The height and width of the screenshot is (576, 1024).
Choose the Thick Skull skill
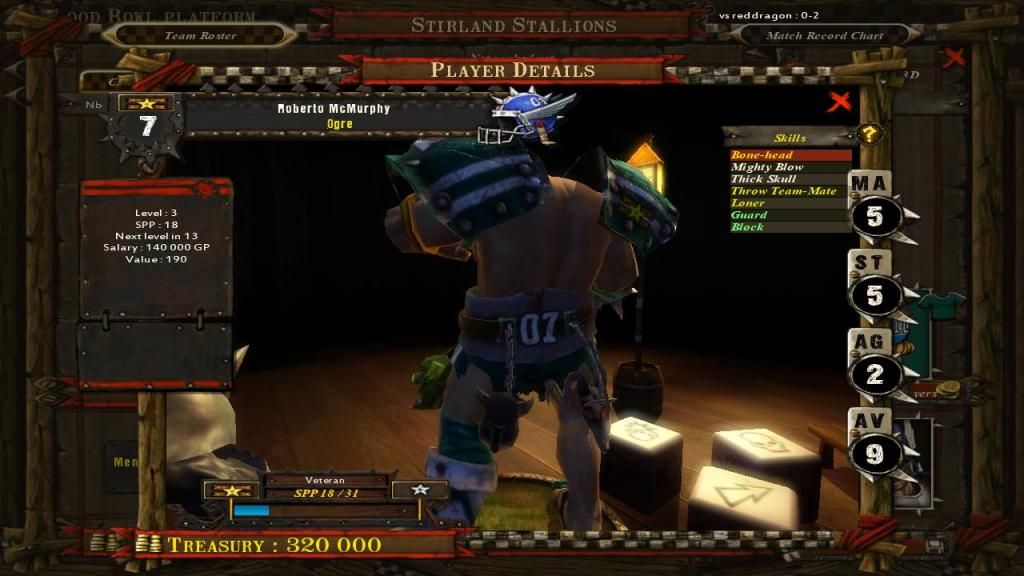(x=789, y=179)
